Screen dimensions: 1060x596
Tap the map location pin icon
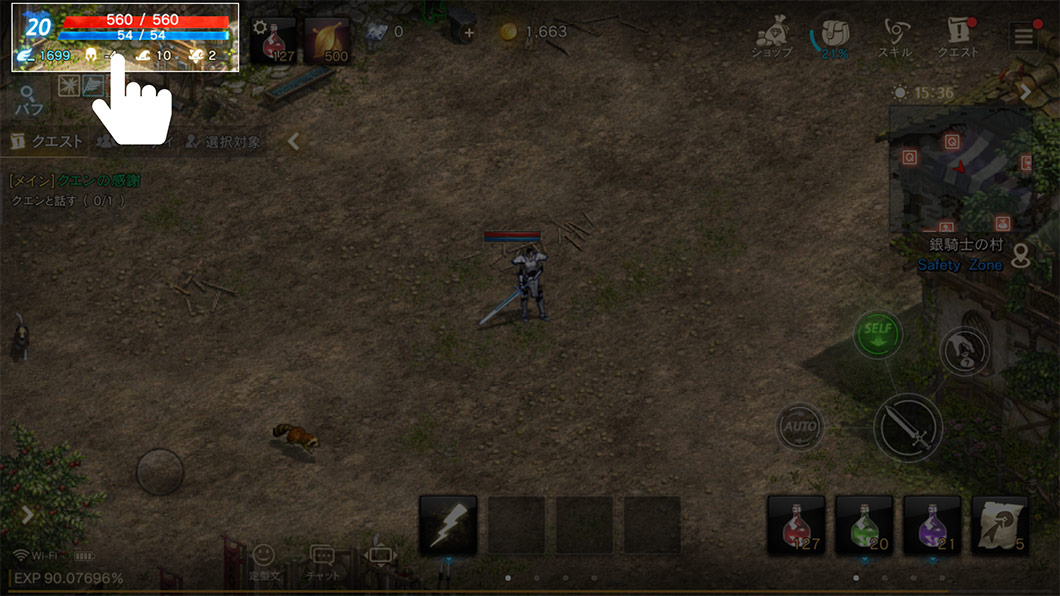click(x=1020, y=256)
